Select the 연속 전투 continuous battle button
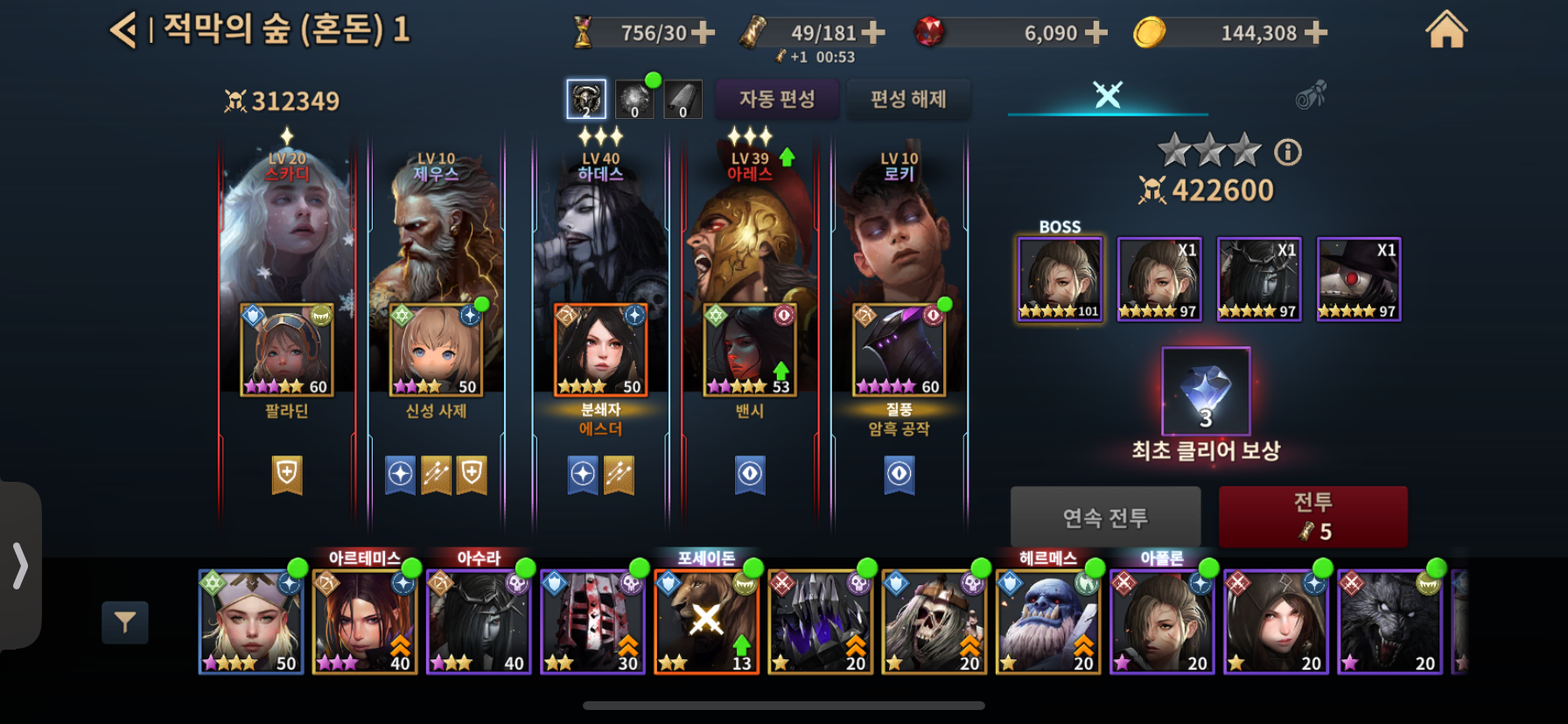The image size is (1568, 724). [1105, 518]
